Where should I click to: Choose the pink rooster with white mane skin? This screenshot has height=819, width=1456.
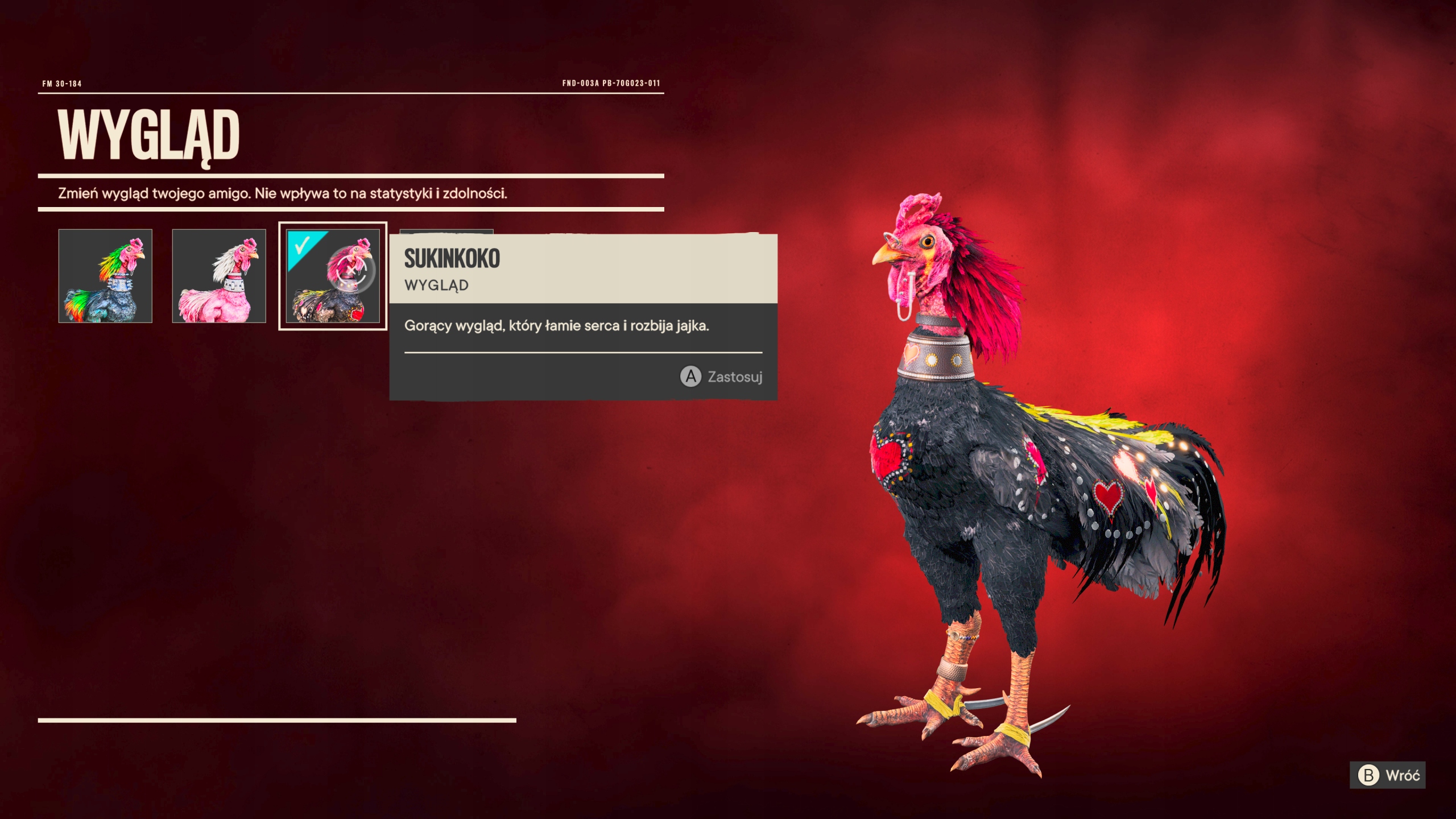219,276
